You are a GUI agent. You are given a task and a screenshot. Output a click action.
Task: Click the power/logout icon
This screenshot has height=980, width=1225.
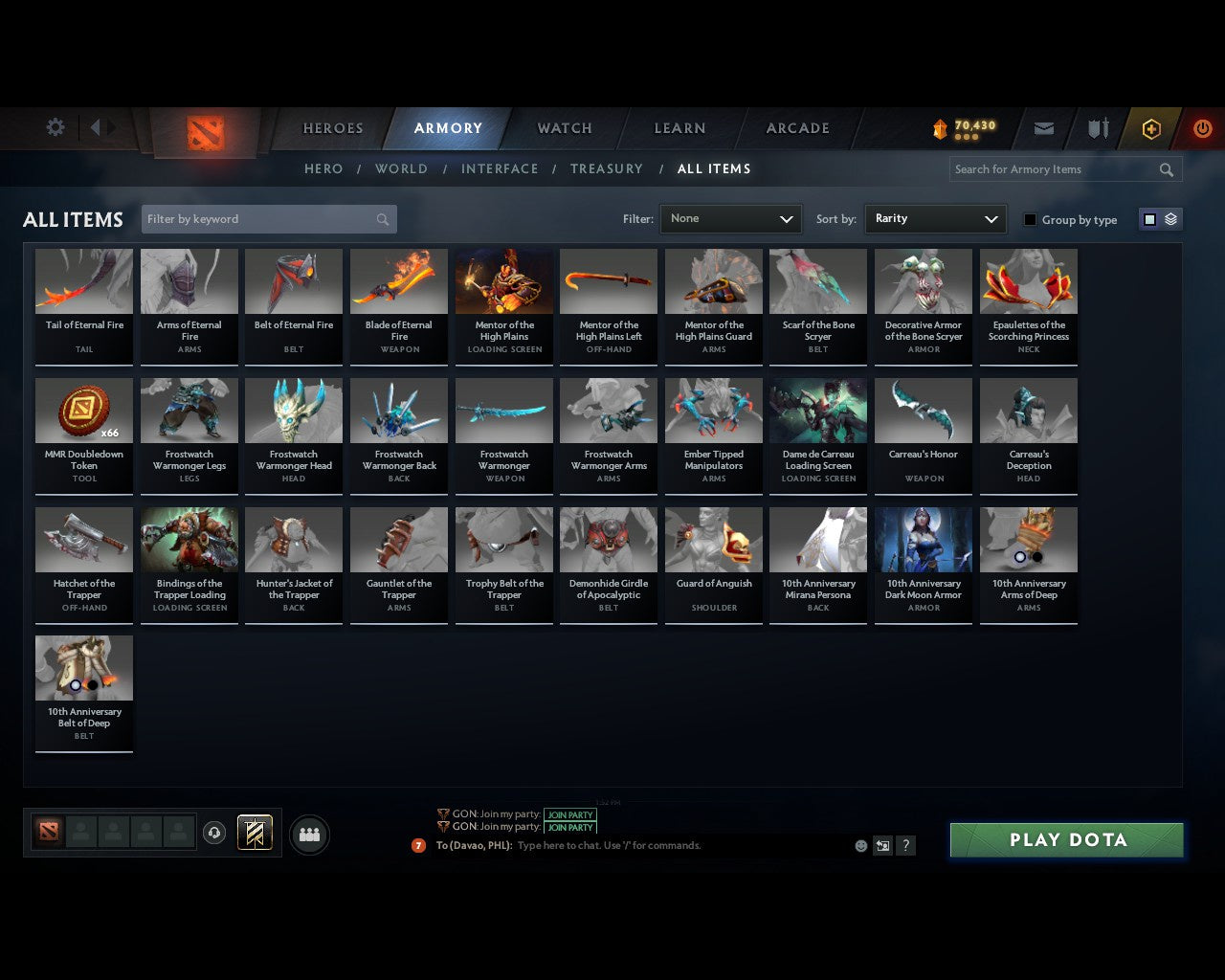tap(1202, 128)
